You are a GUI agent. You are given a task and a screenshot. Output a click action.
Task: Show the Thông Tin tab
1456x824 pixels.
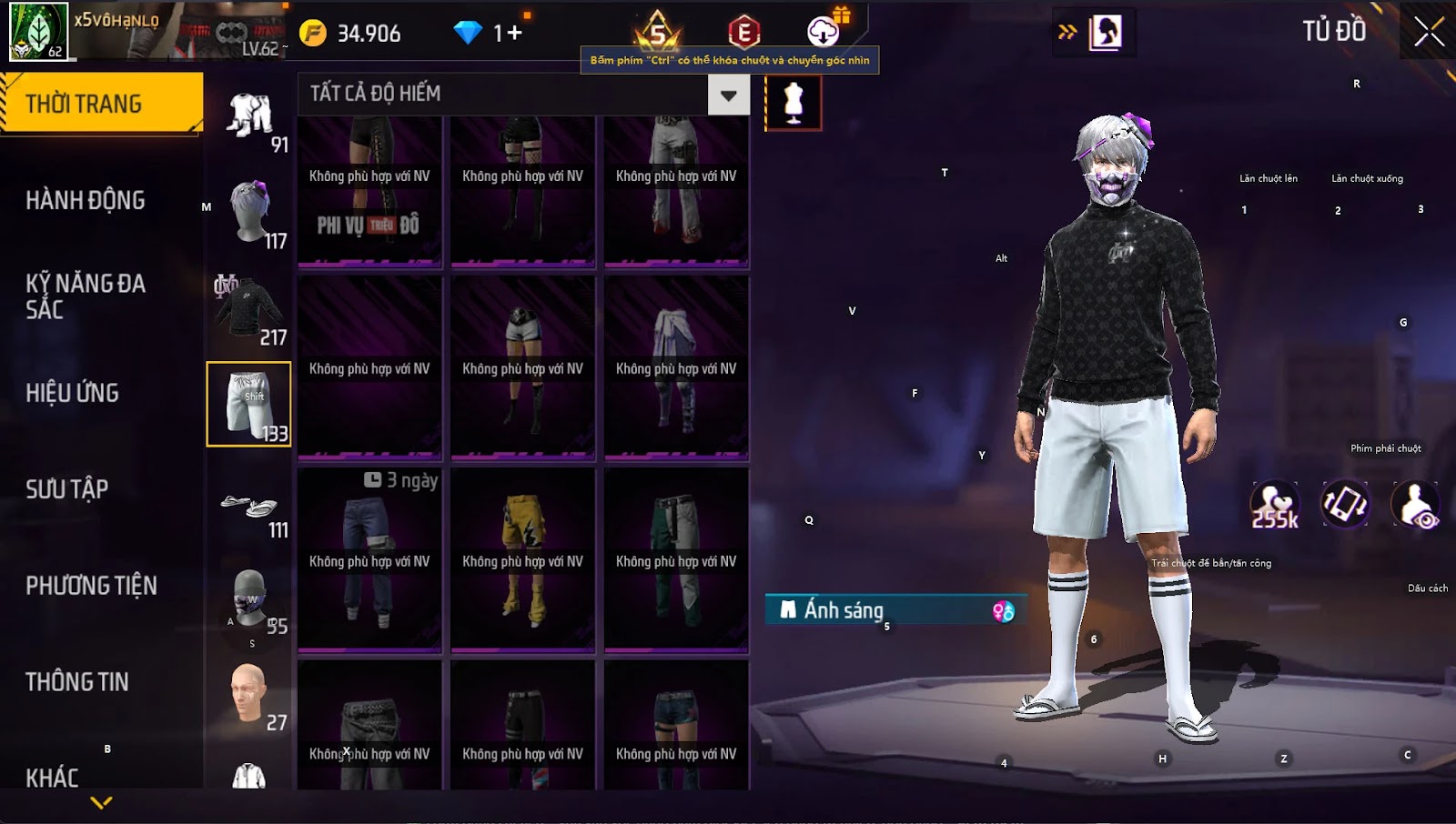click(77, 682)
